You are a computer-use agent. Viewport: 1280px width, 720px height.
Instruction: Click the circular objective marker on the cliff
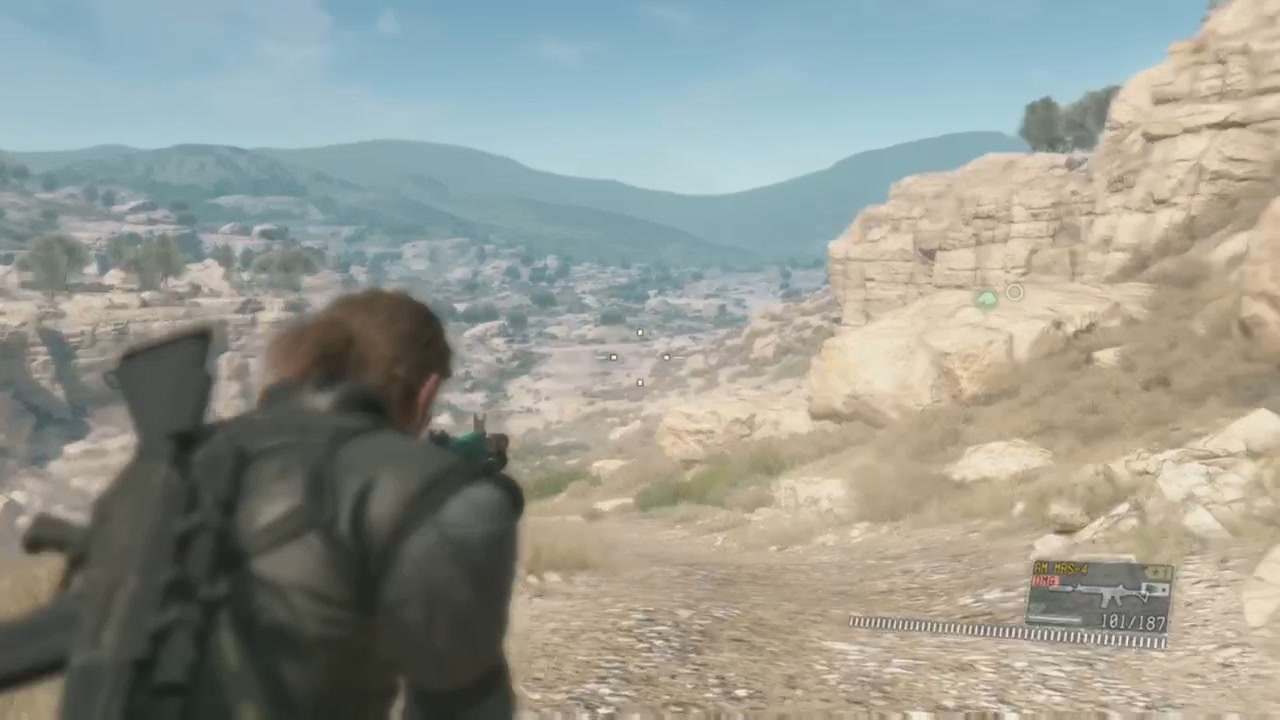(1014, 292)
